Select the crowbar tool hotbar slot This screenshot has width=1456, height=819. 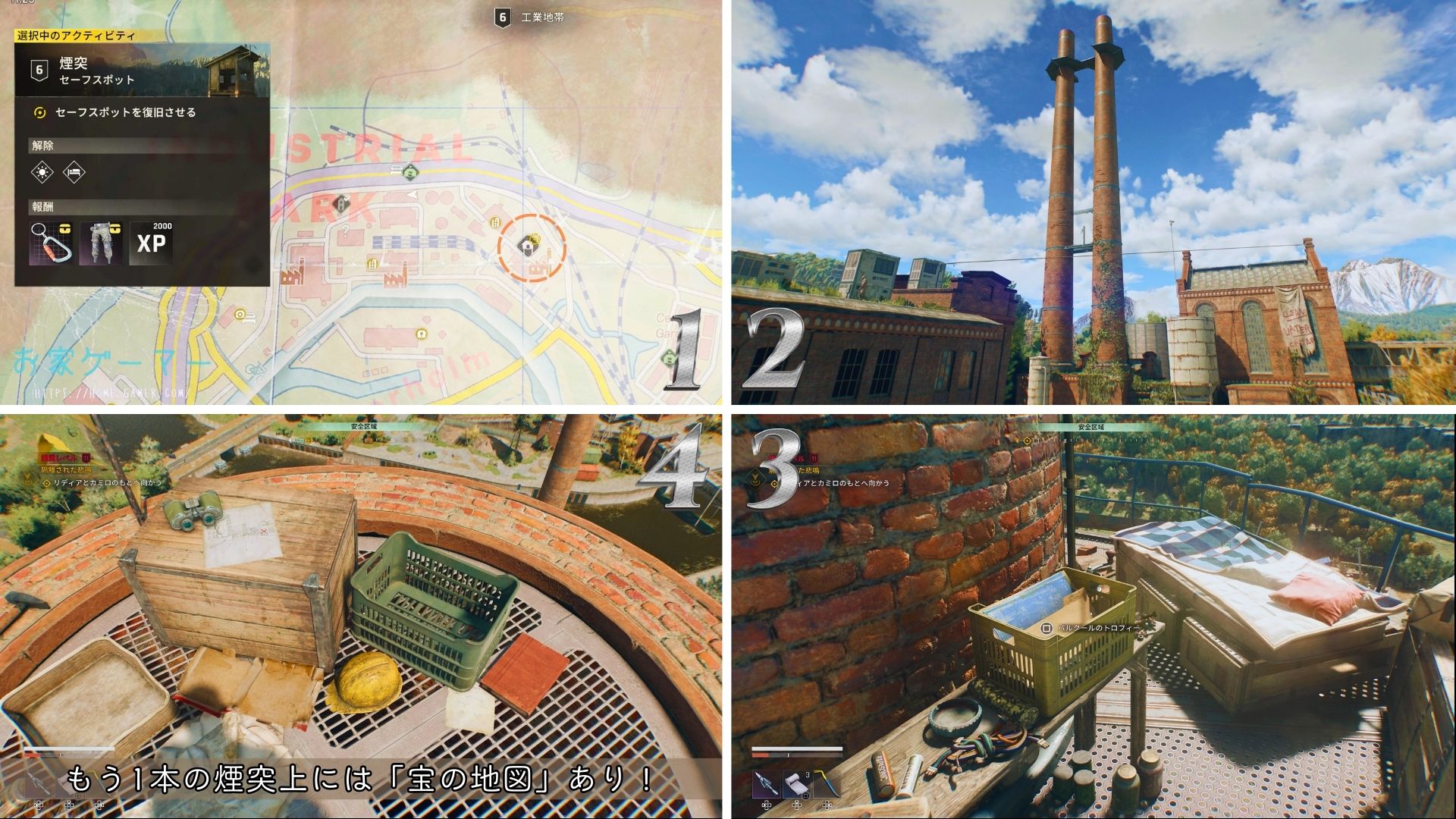[826, 784]
